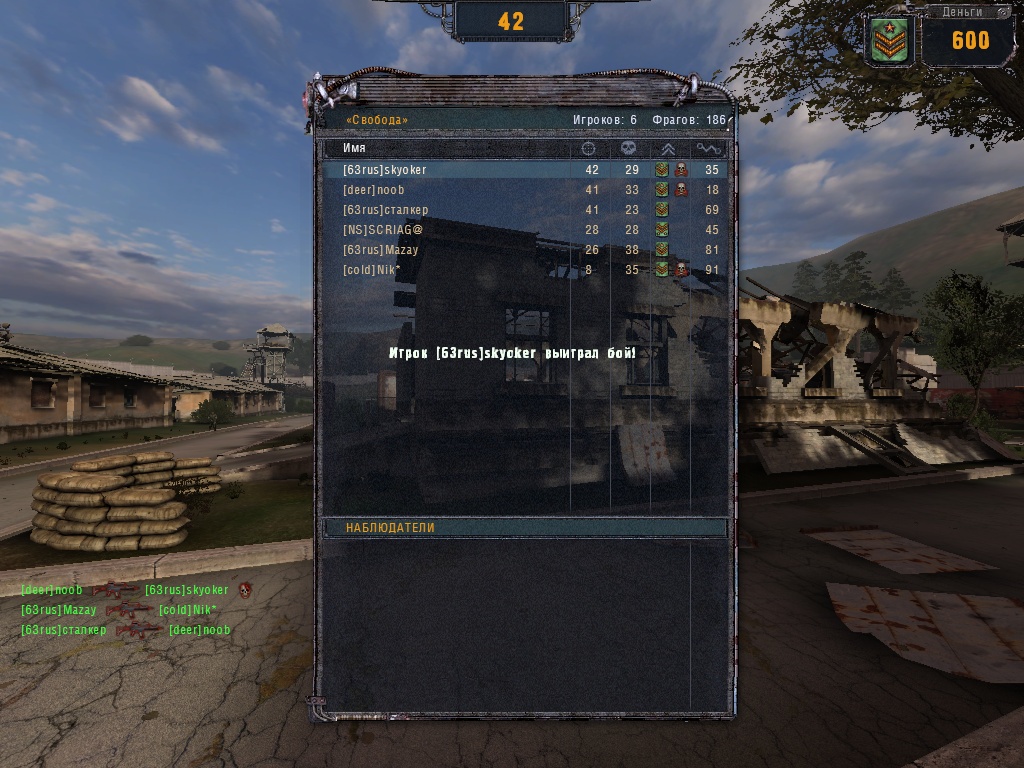Click the Имя column header
Image resolution: width=1024 pixels, height=768 pixels.
tap(354, 148)
